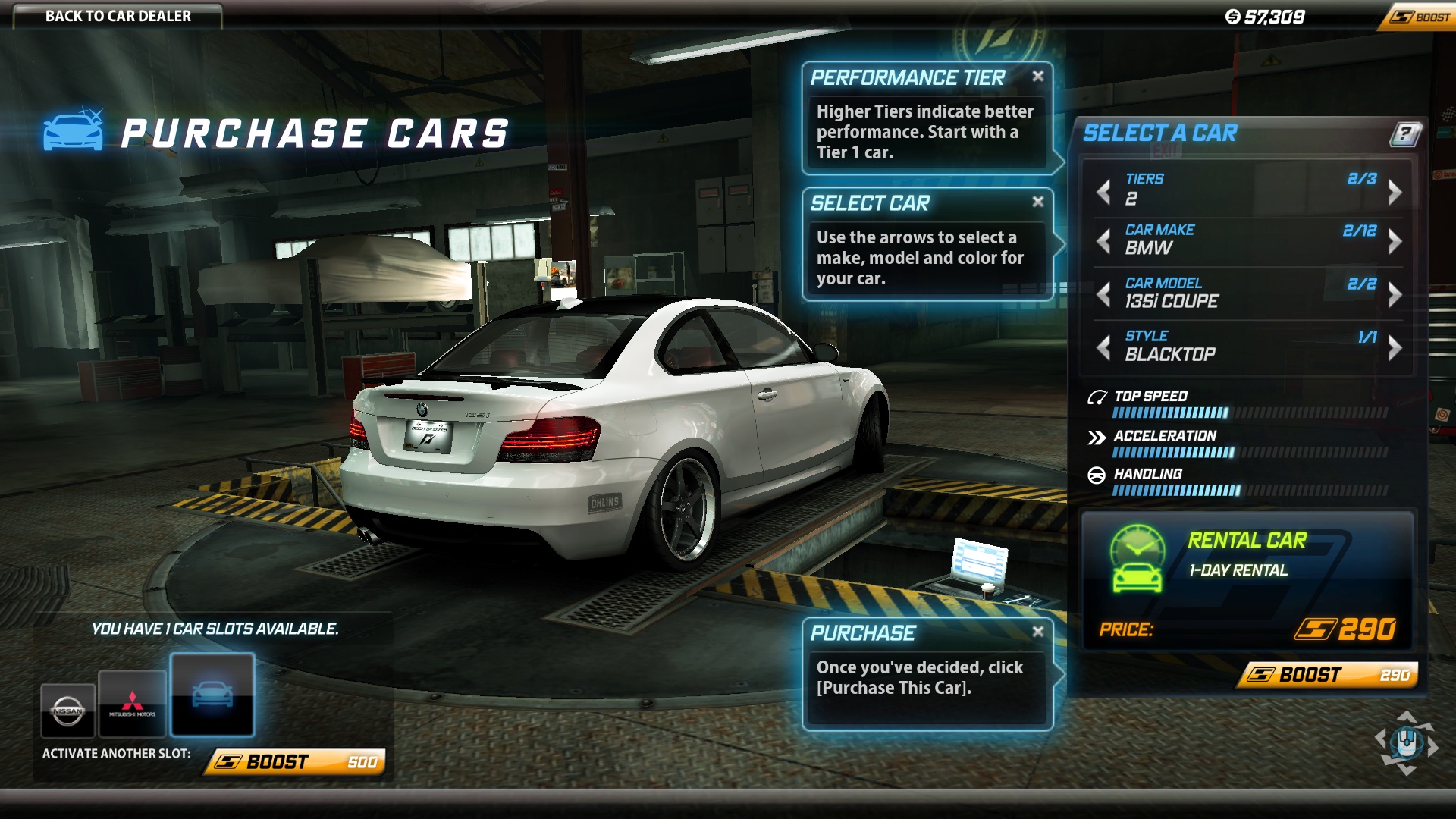Screen dimensions: 1456x819
Task: Close the Select Car tooltip
Action: pyautogui.click(x=1038, y=202)
